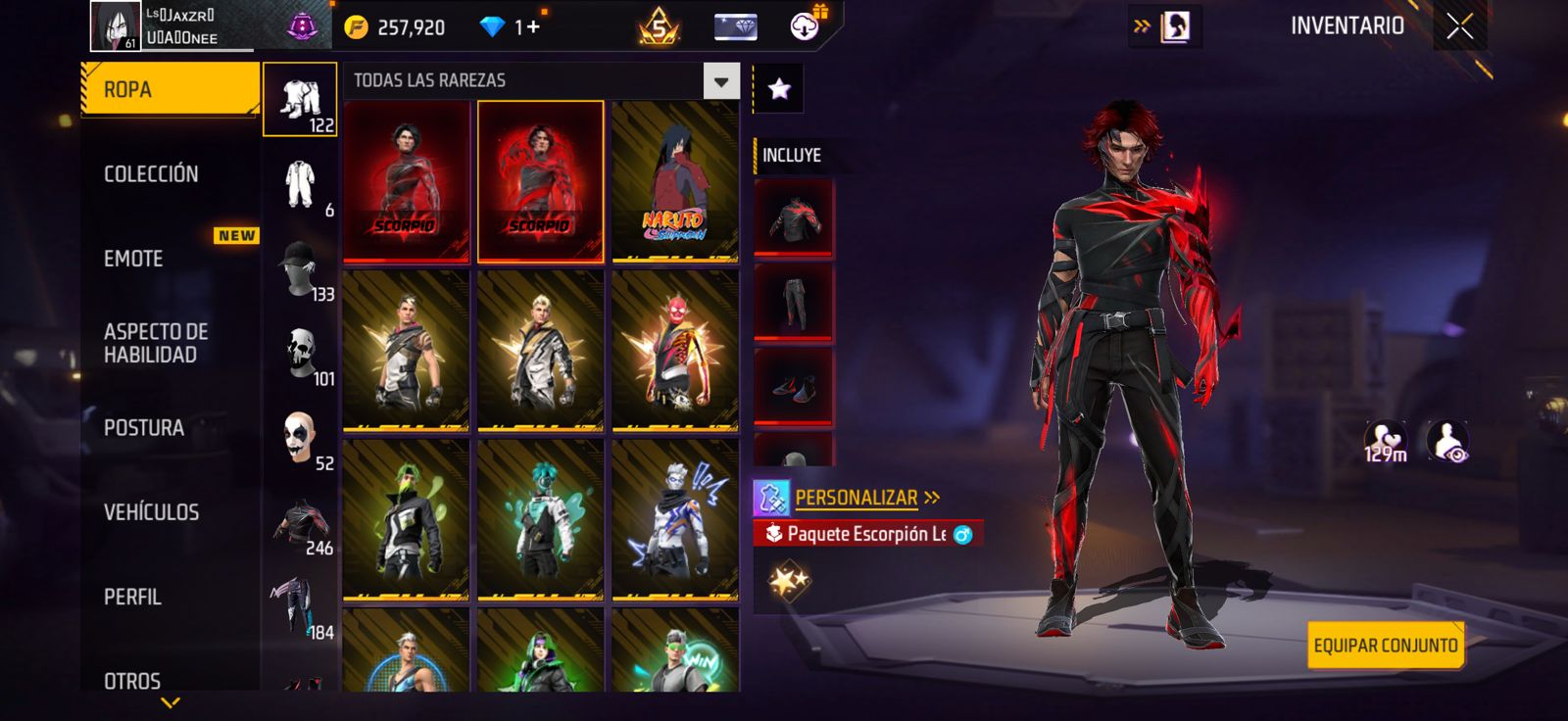Go to the Postura category
The height and width of the screenshot is (721, 1568).
coord(144,428)
